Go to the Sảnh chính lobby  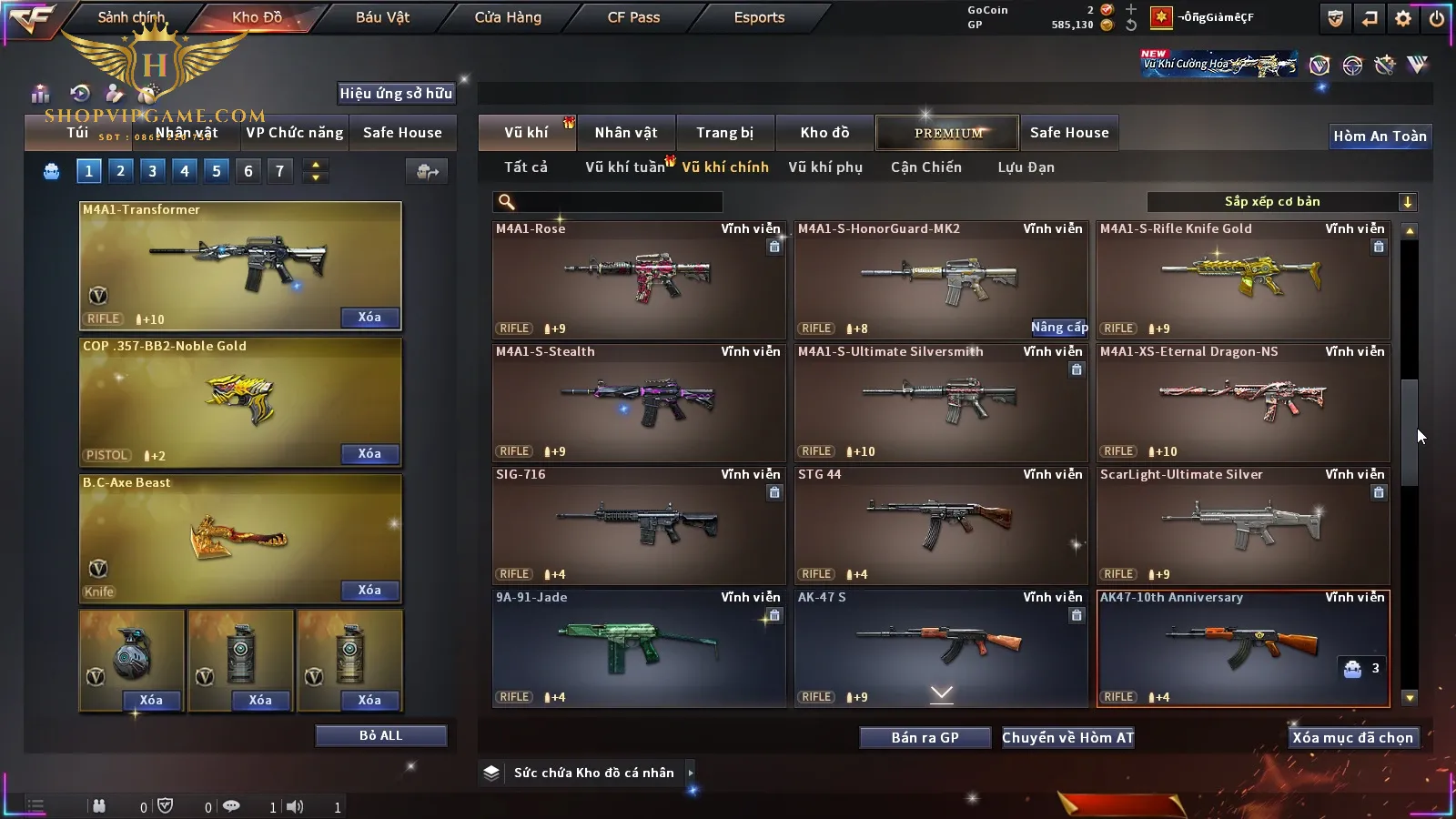click(x=131, y=17)
